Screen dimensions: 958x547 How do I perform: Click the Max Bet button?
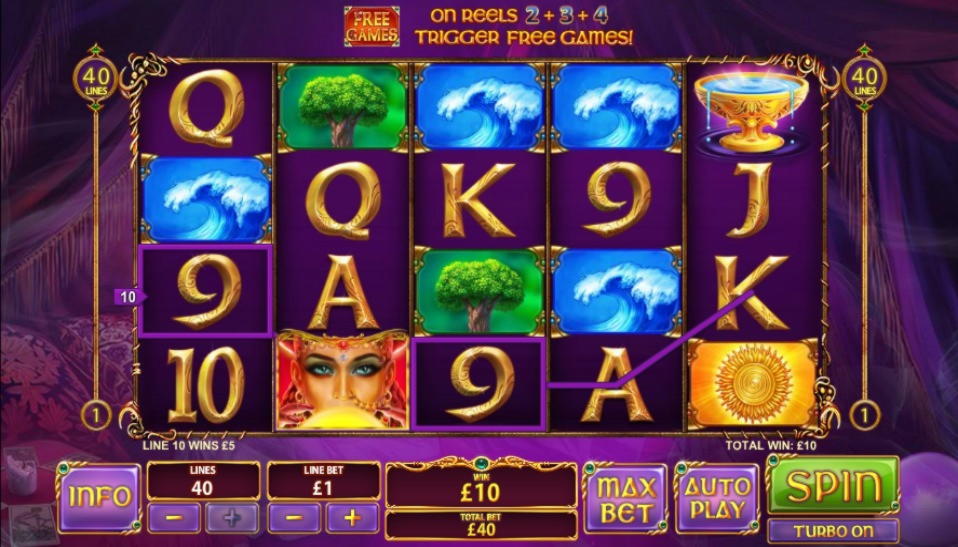click(x=625, y=499)
